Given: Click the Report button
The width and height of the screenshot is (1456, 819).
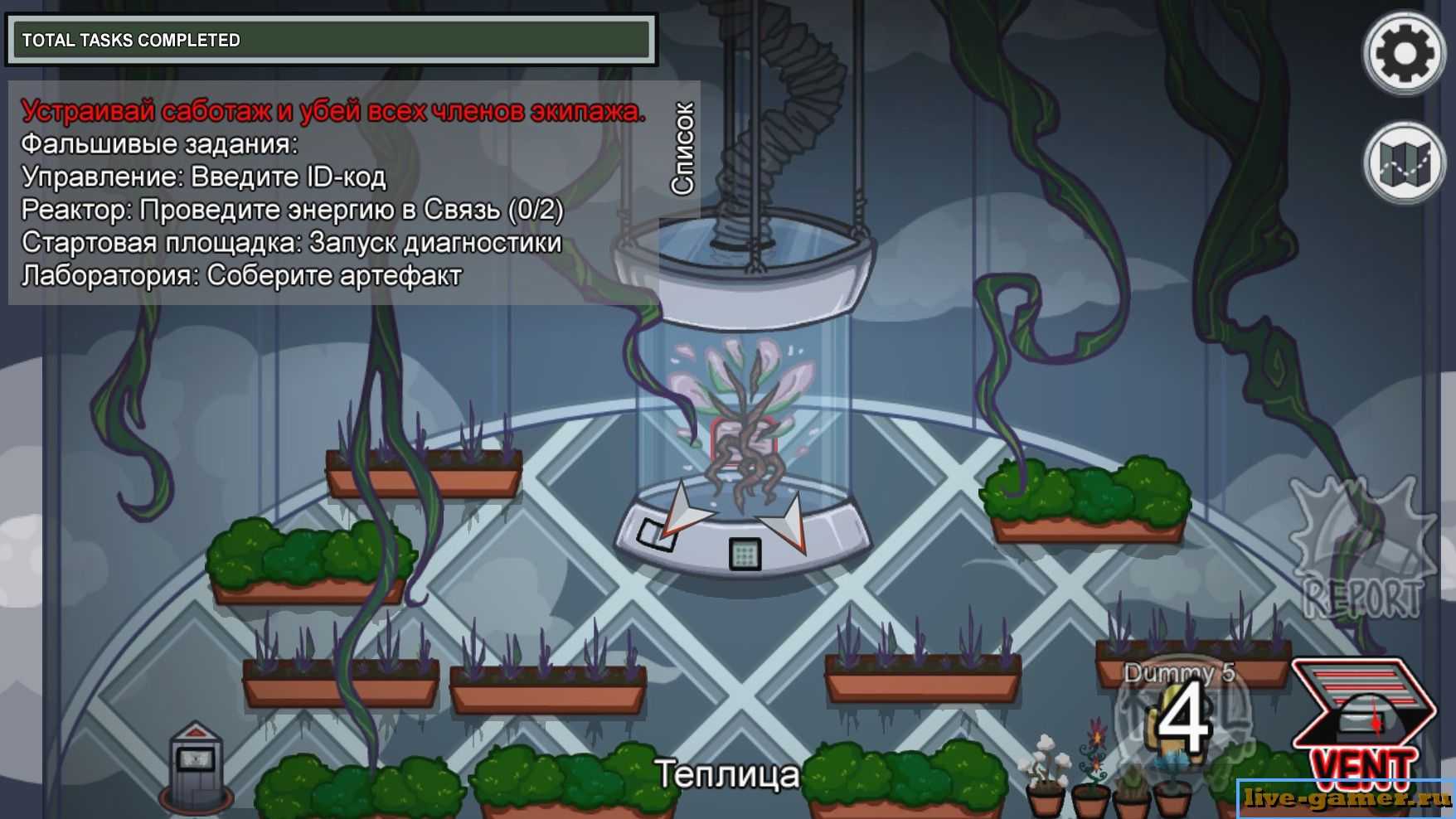Looking at the screenshot, I should 1362,550.
